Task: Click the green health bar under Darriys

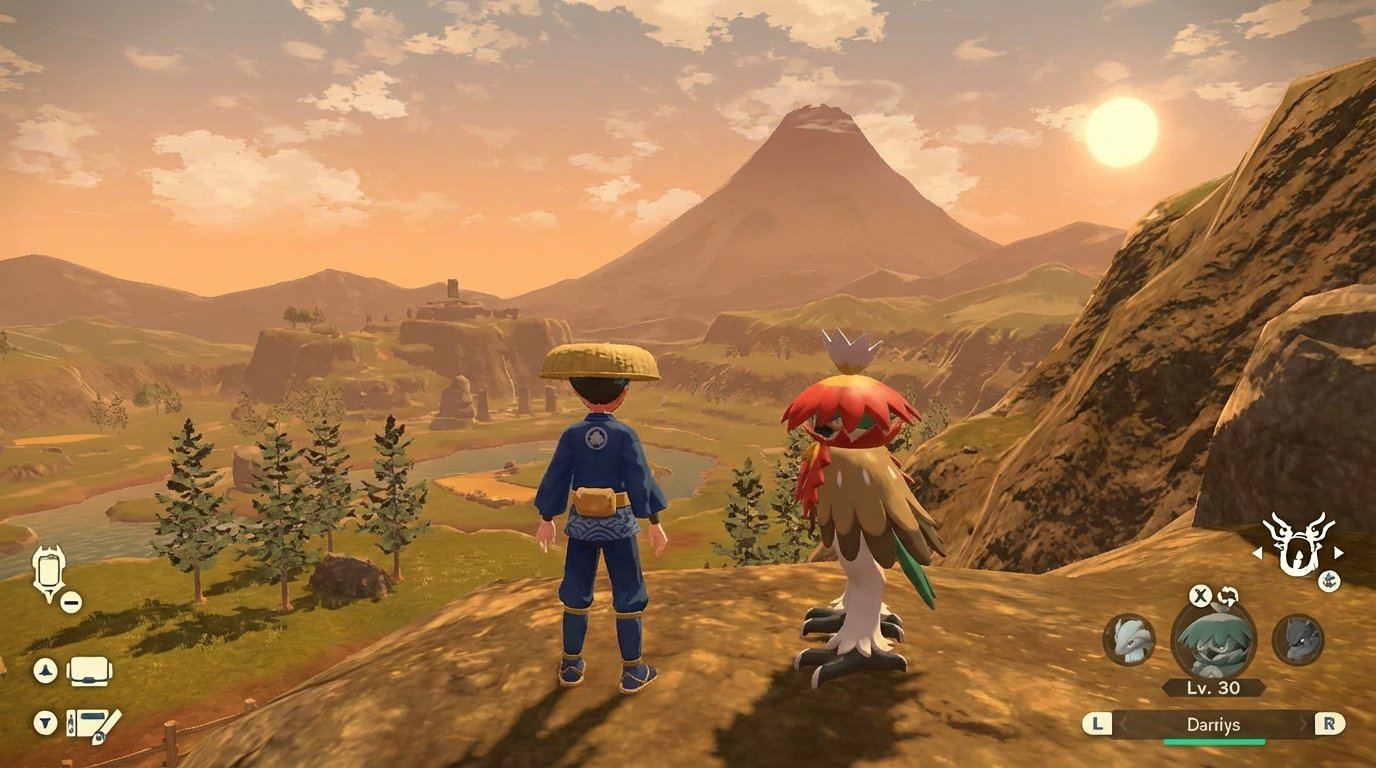Action: click(1214, 740)
